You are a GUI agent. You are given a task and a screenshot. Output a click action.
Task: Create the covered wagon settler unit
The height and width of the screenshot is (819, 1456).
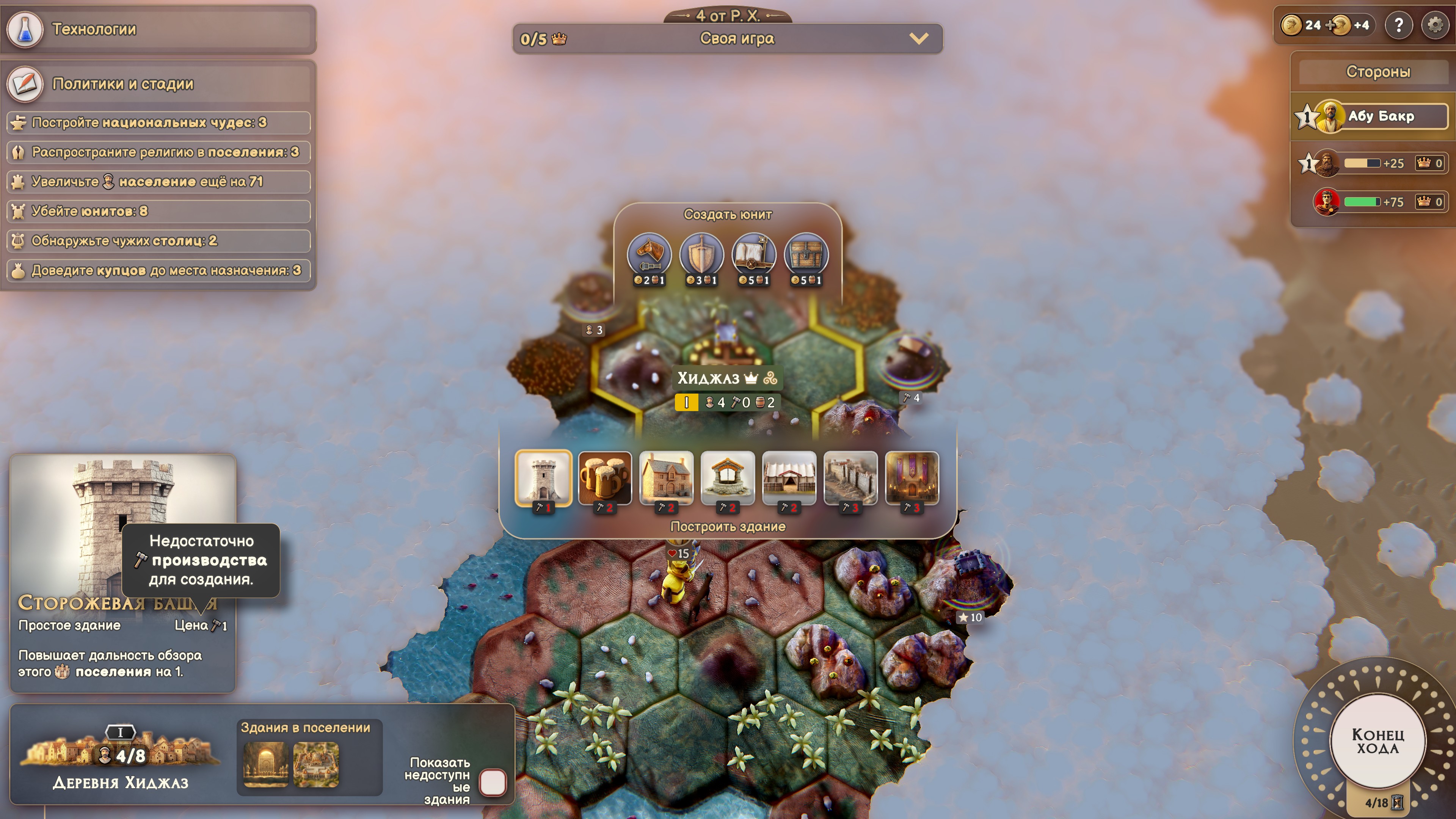[753, 255]
